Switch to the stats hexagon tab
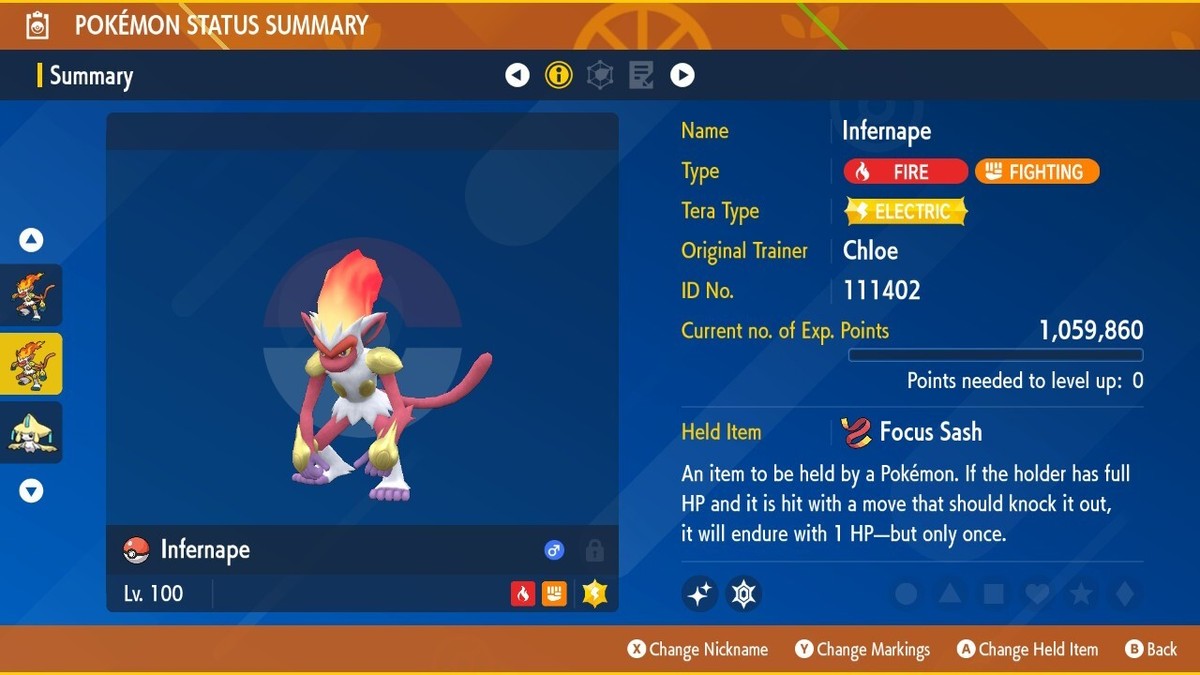 pyautogui.click(x=600, y=75)
